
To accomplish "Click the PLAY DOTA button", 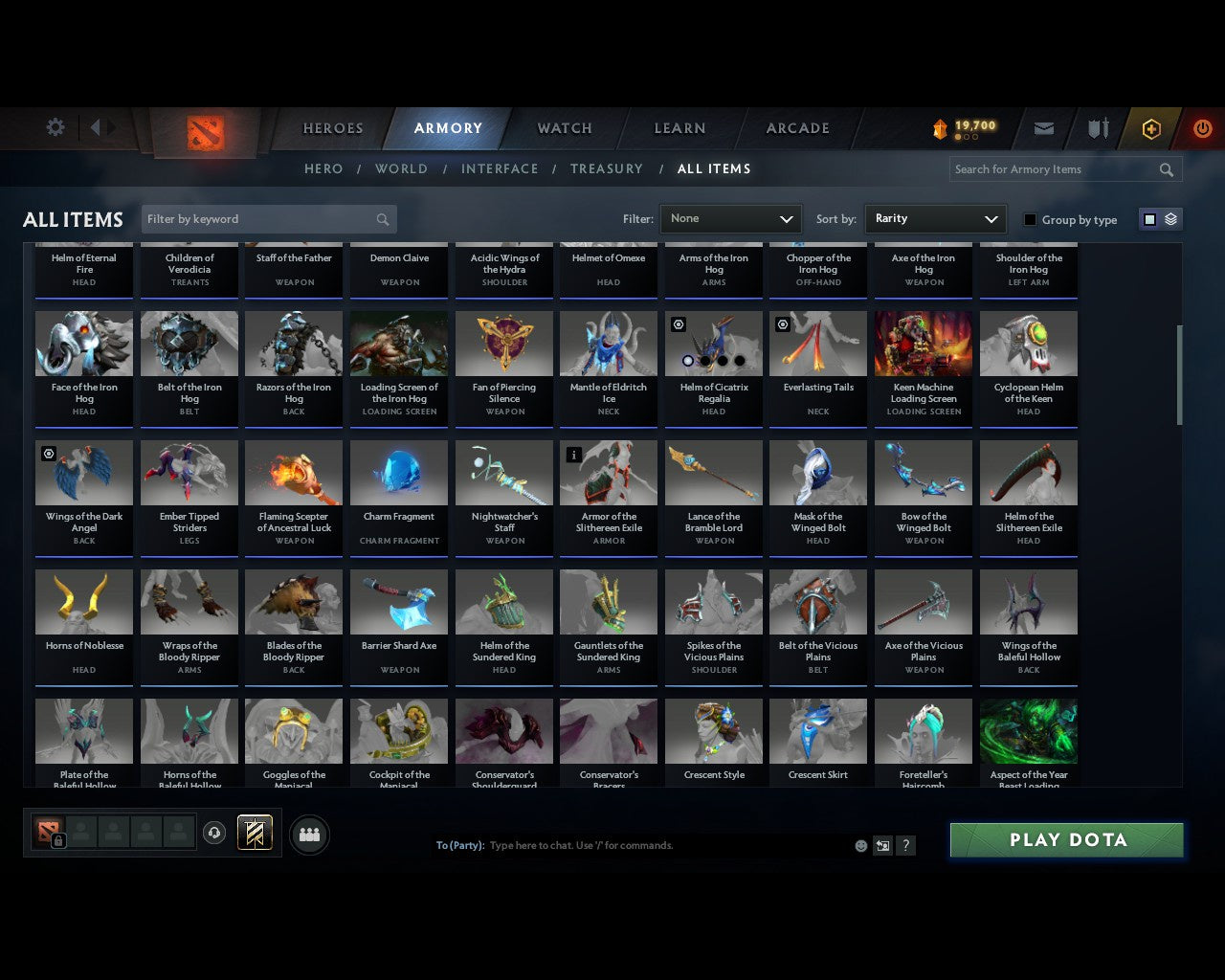I will 1065,839.
